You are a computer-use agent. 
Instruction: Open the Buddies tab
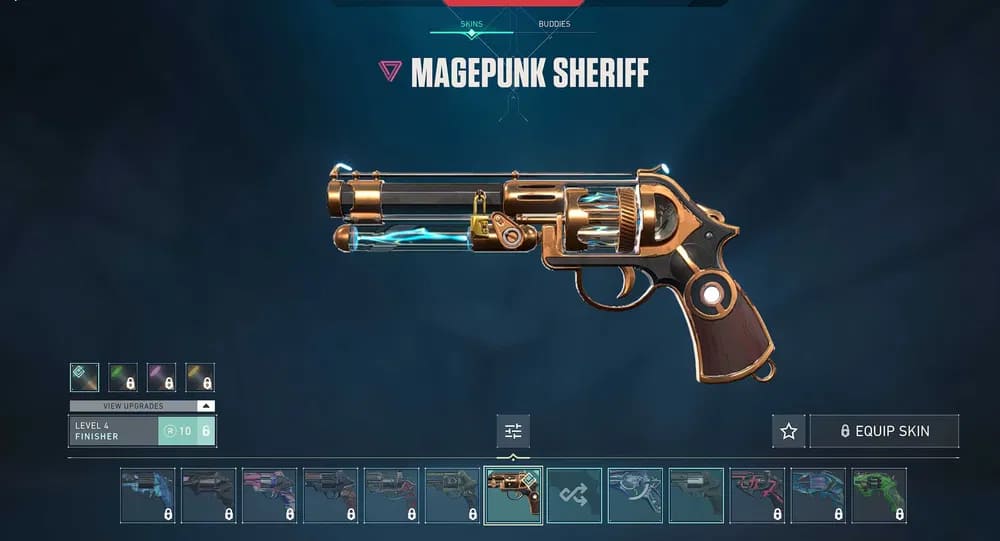click(556, 23)
